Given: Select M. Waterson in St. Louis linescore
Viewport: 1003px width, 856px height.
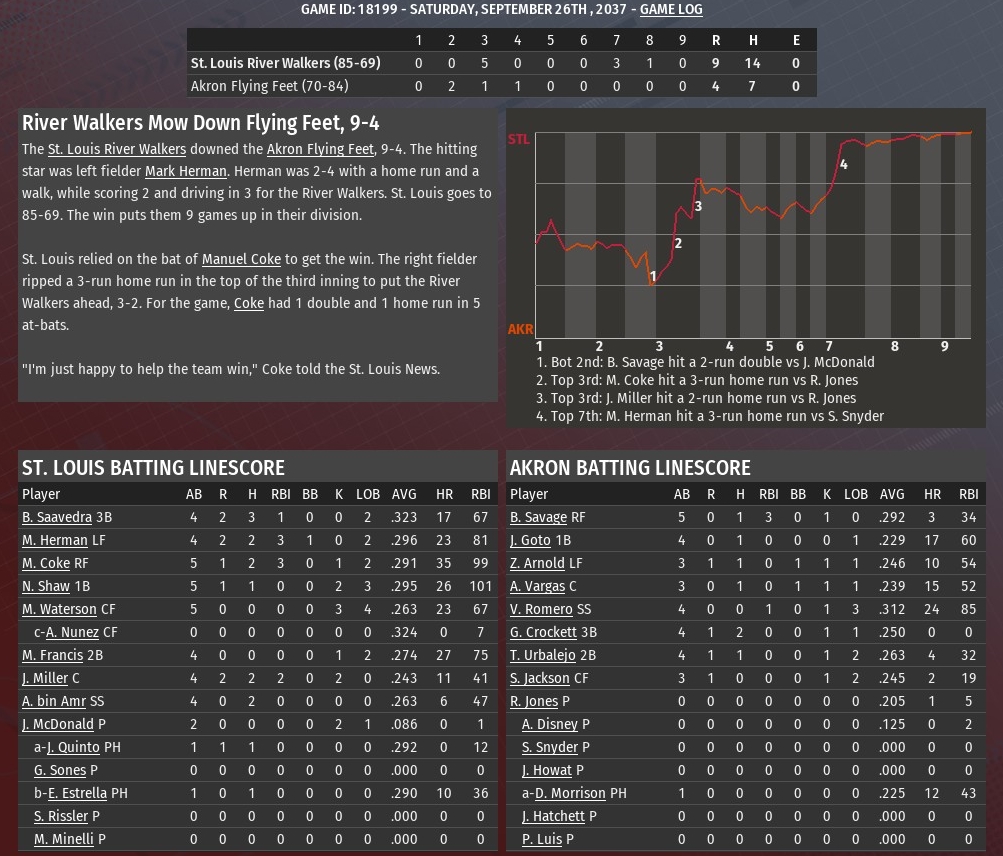Looking at the screenshot, I should coord(59,609).
